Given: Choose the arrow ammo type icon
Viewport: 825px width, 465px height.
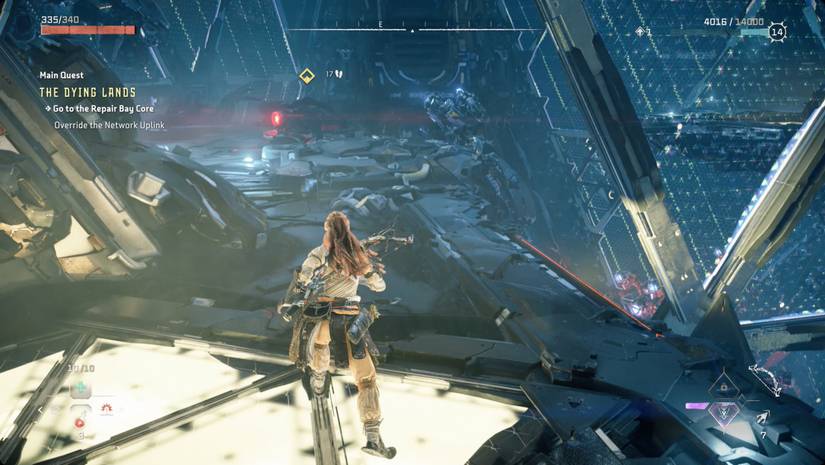Looking at the screenshot, I should pyautogui.click(x=764, y=419).
